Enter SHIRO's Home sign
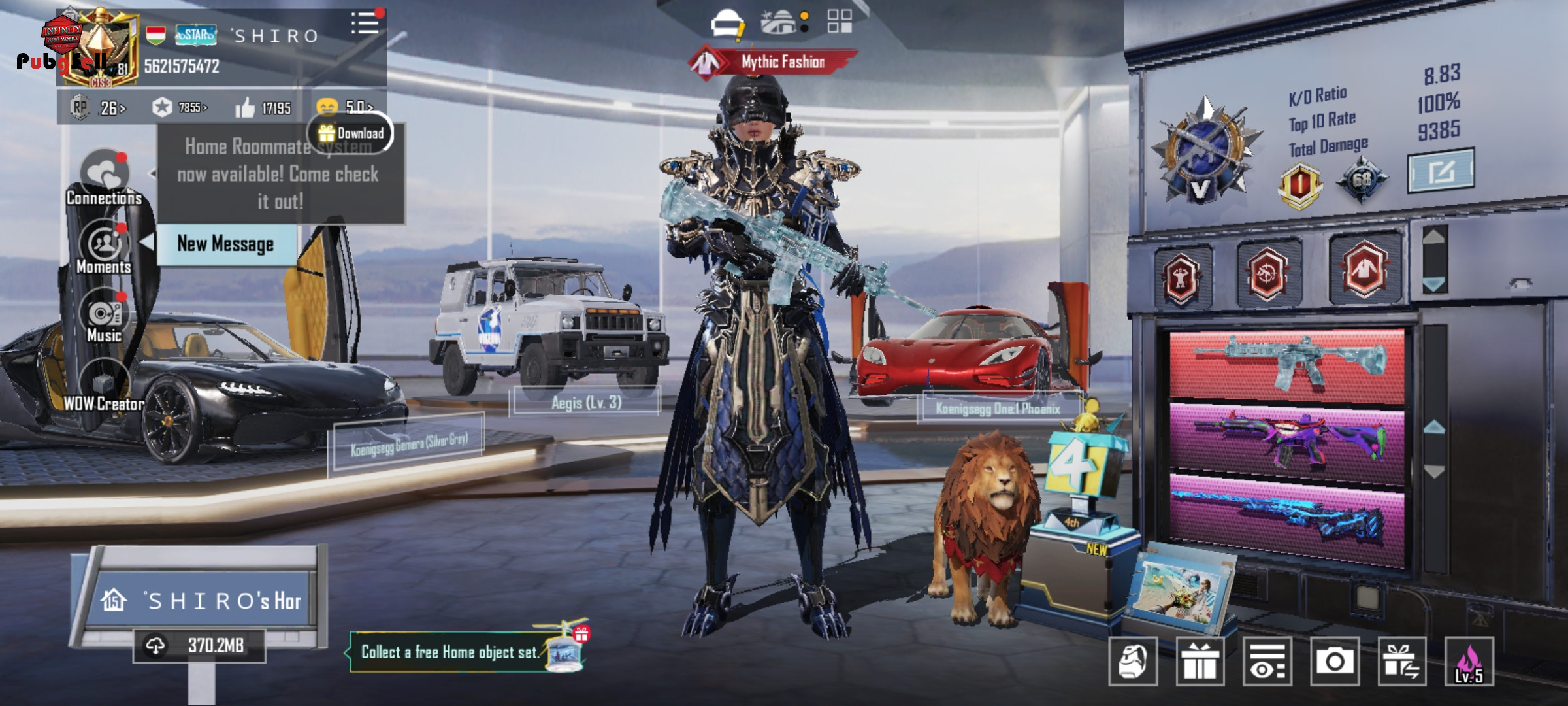The image size is (1568, 706). 203,600
